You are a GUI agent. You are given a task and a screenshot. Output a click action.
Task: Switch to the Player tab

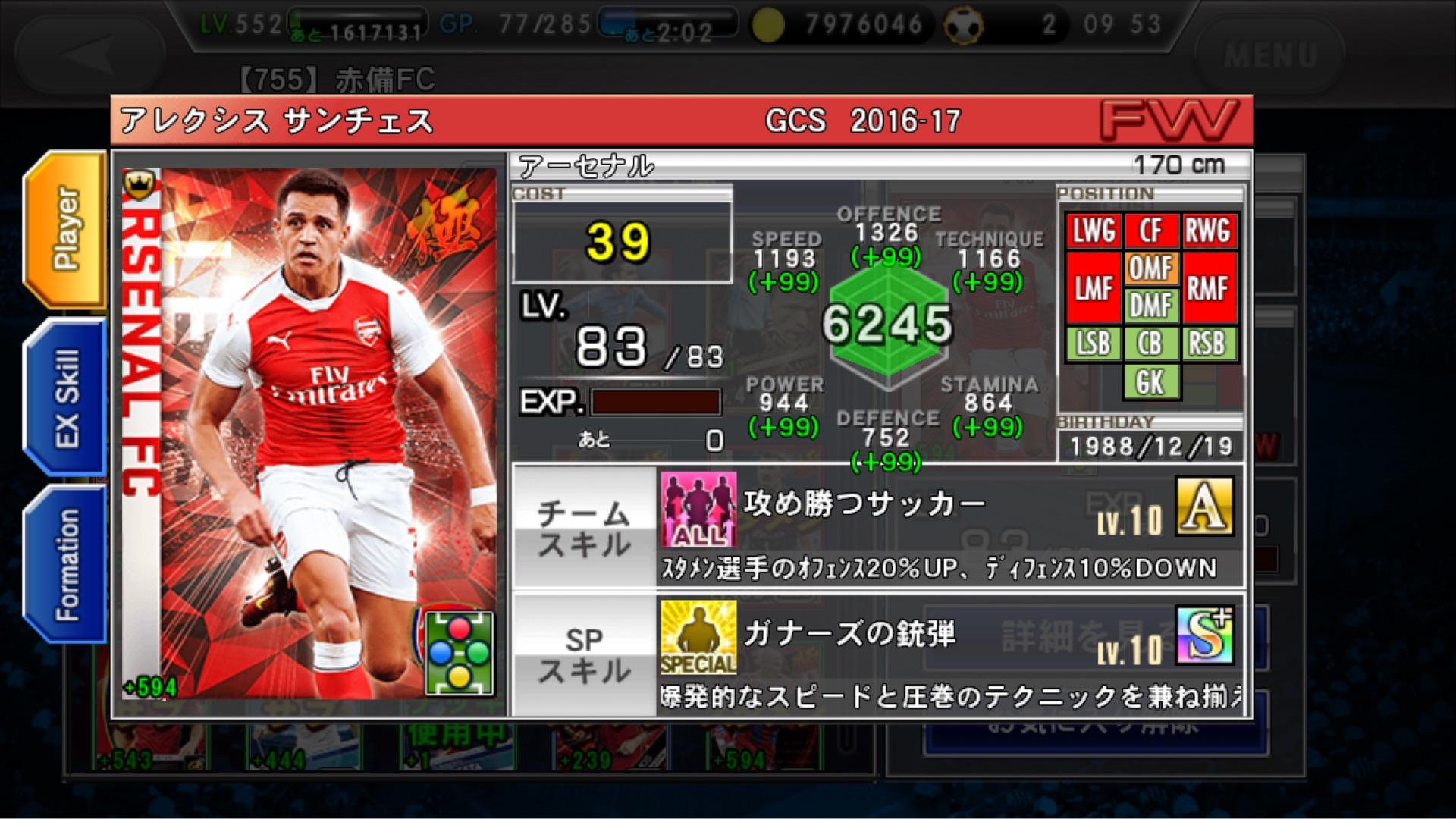pyautogui.click(x=65, y=229)
